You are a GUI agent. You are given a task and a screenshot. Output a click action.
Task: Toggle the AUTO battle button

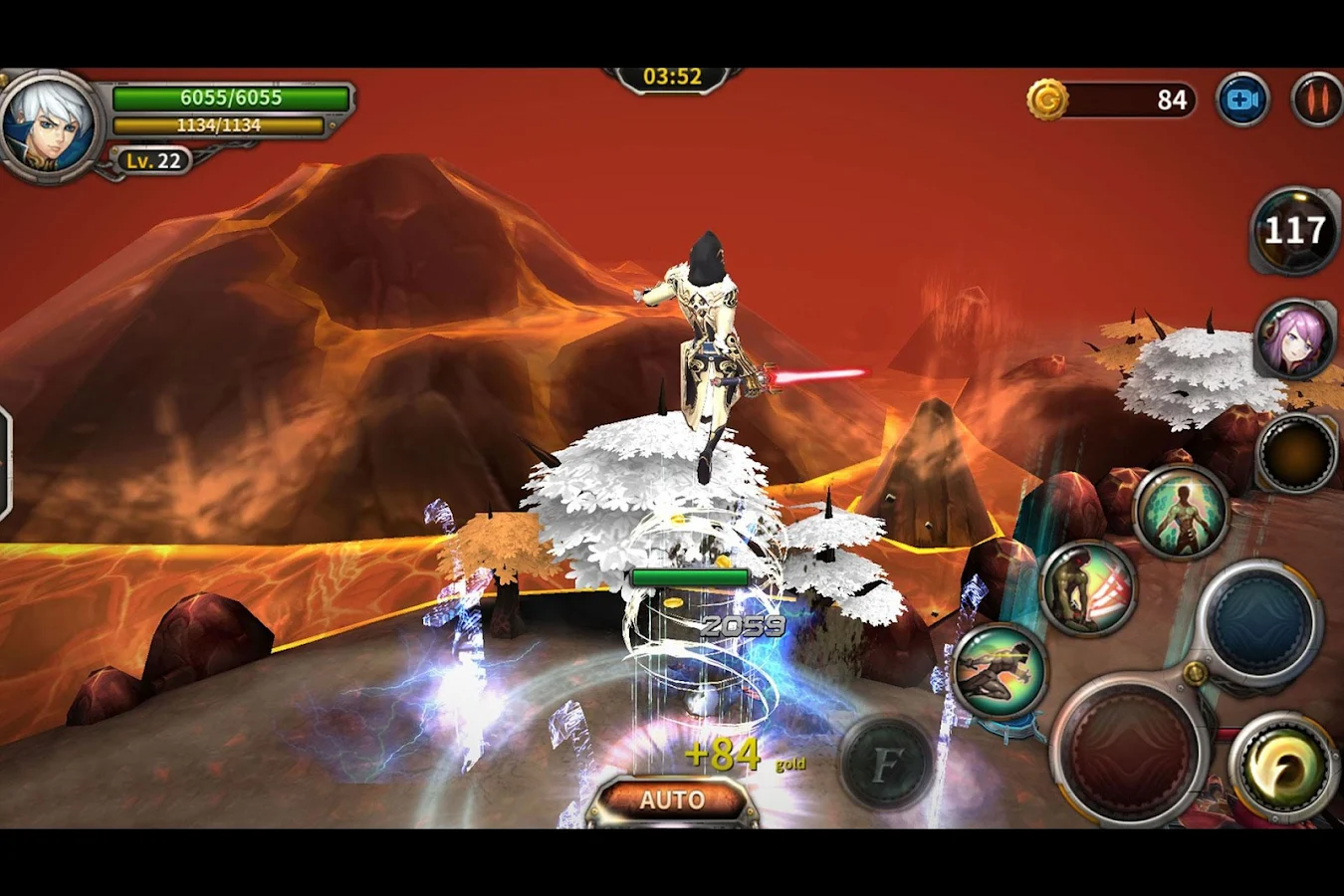pyautogui.click(x=672, y=800)
